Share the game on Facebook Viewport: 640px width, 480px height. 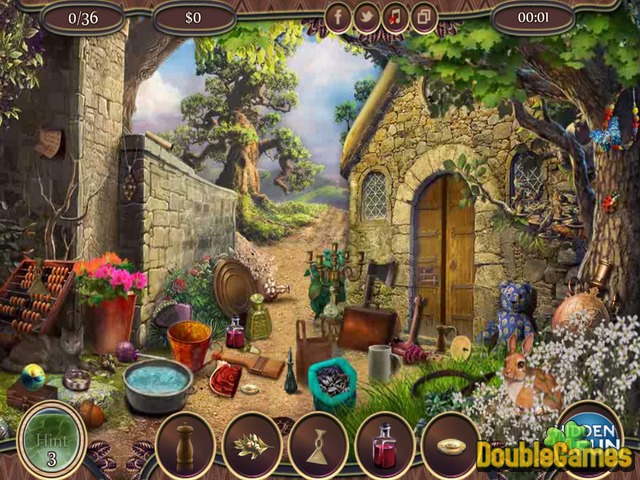pyautogui.click(x=338, y=17)
